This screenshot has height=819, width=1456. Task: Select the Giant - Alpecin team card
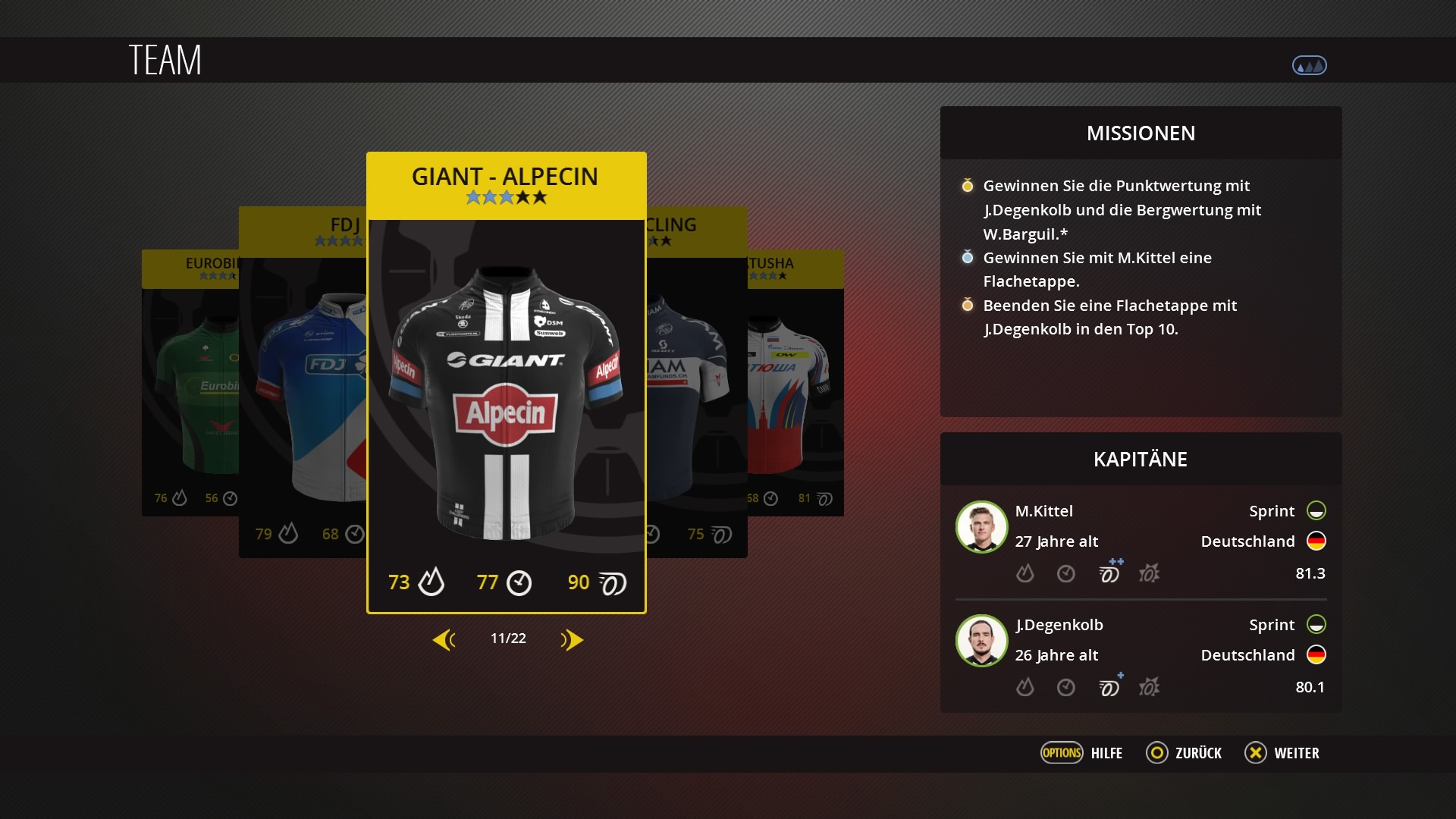506,383
